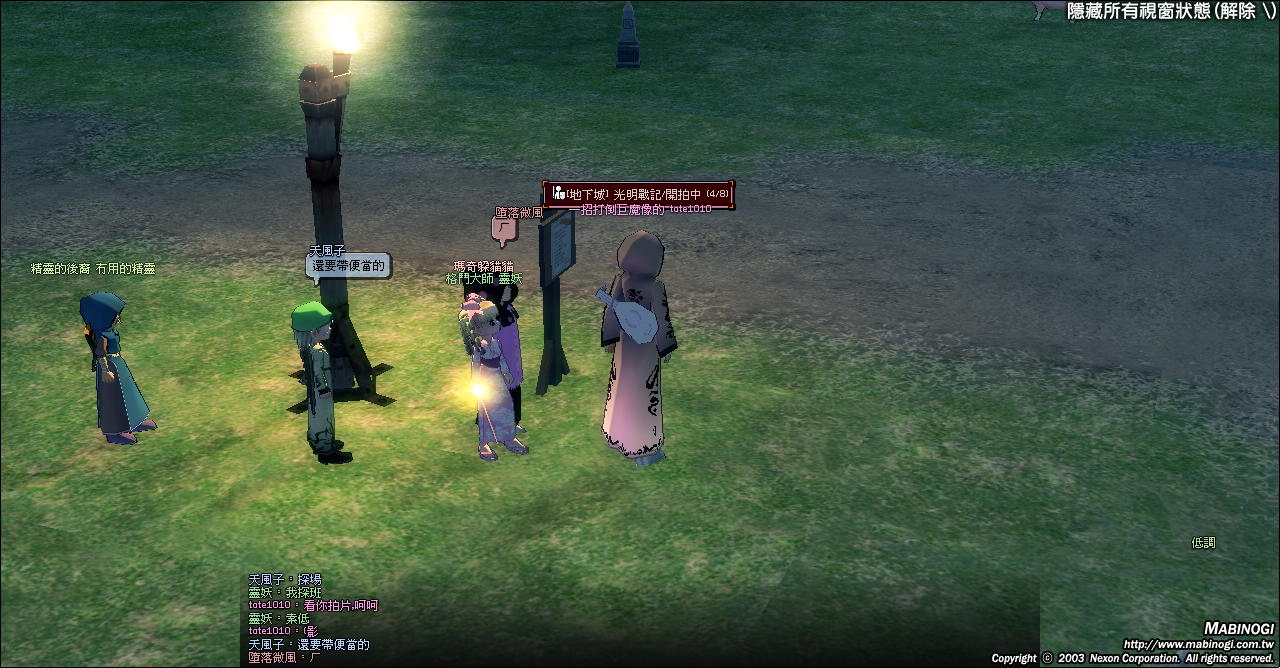The image size is (1280, 668).
Task: Click the 光明戰記 party recruitment banner
Action: coord(639,194)
